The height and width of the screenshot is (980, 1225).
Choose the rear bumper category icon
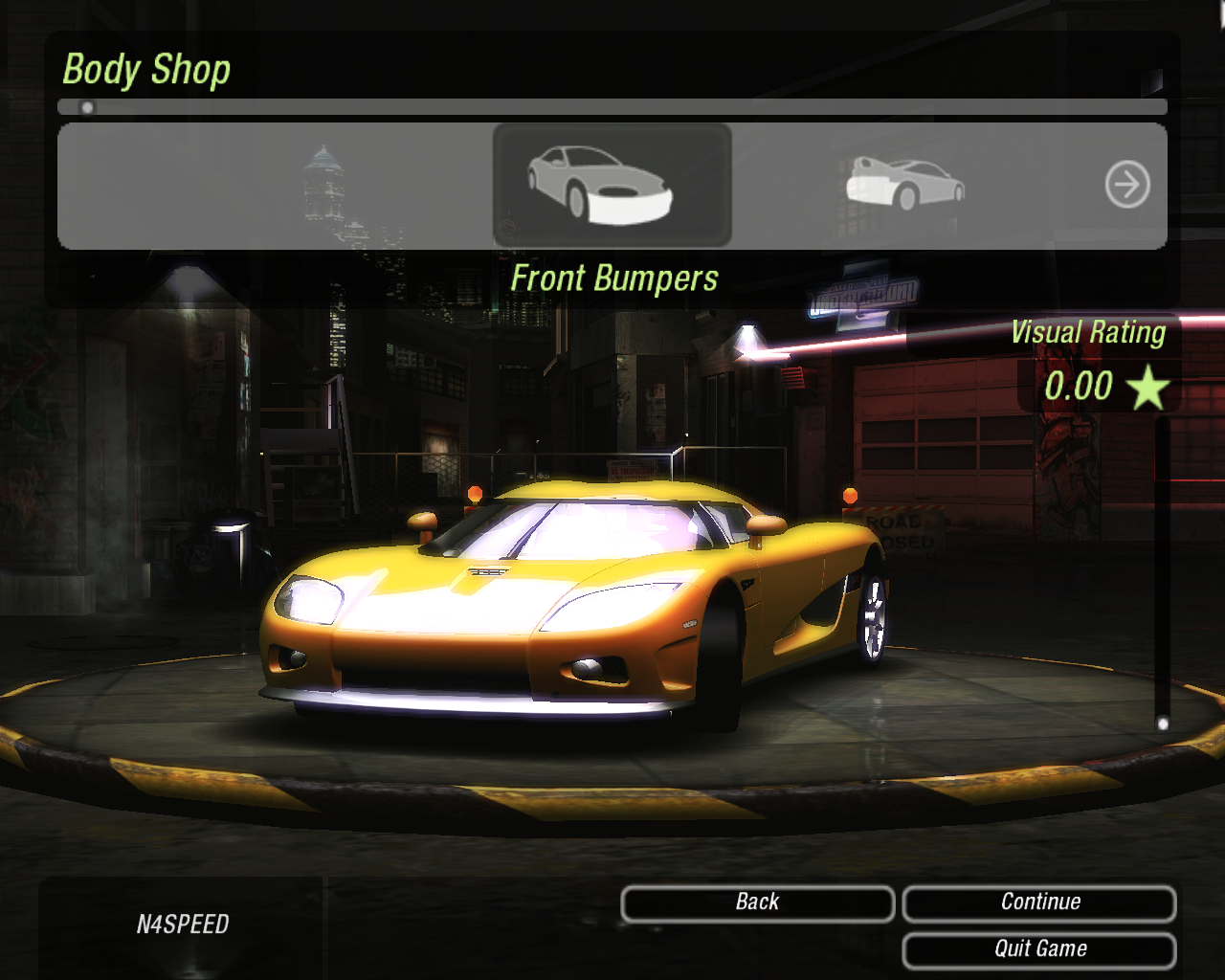904,184
